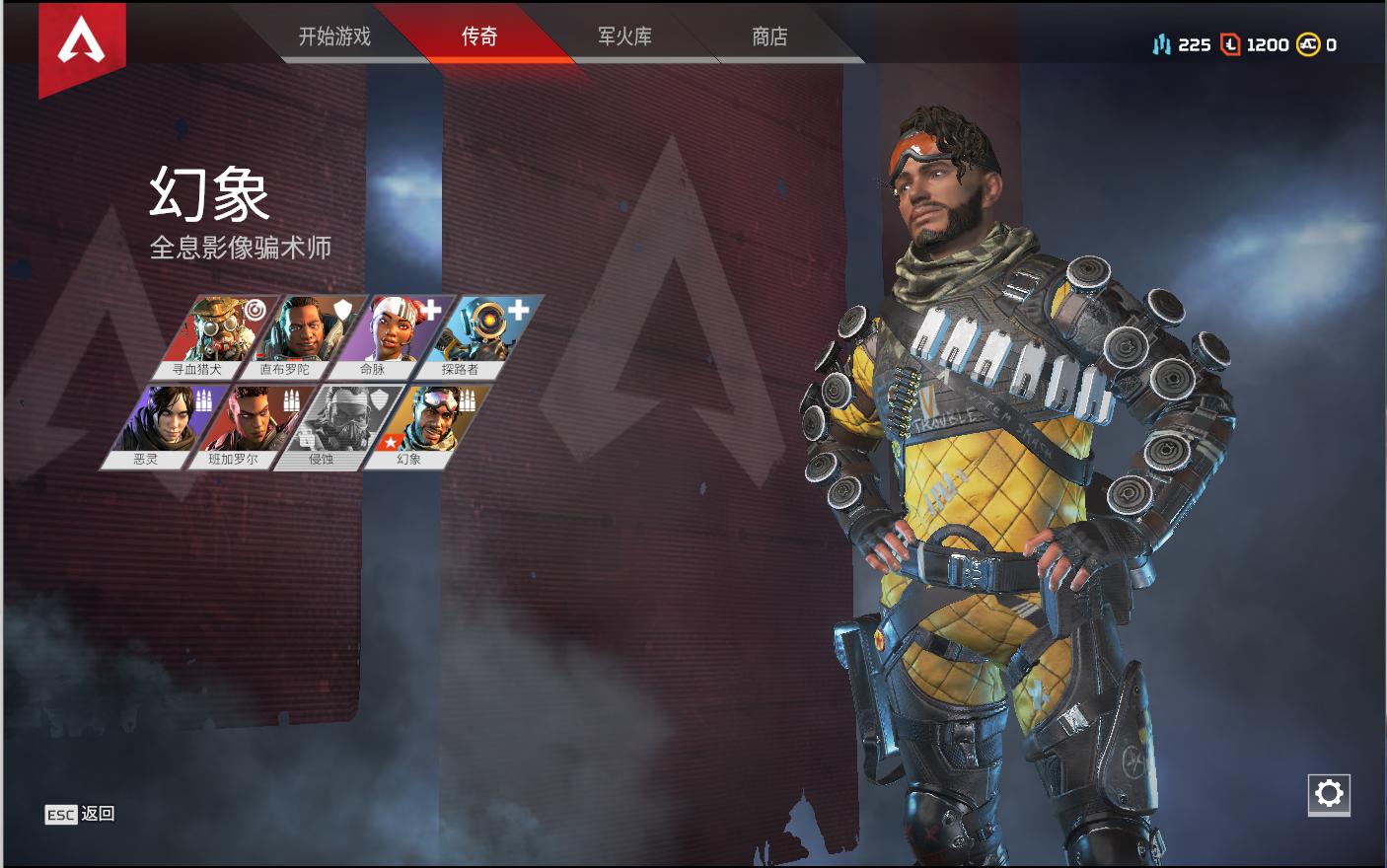Click the medic cross icon on Lifeline's portrait
The image size is (1387, 868).
pyautogui.click(x=429, y=309)
